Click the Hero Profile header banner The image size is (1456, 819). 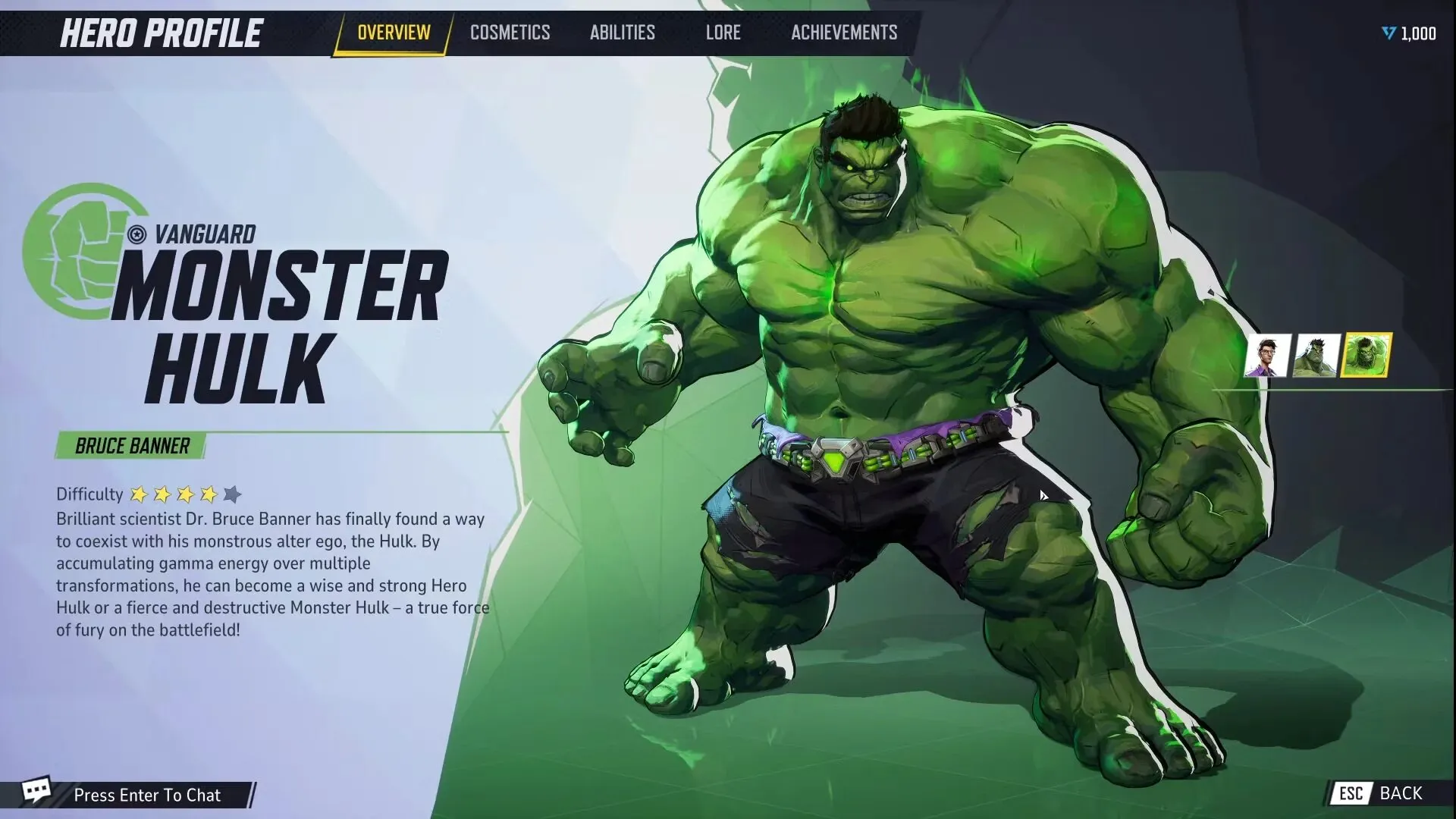[160, 33]
